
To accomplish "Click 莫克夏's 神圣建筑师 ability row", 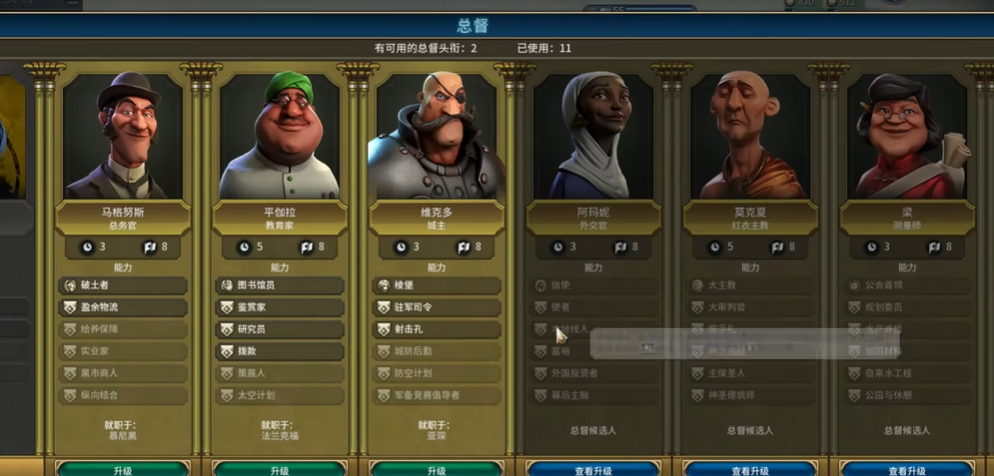I will pos(751,395).
